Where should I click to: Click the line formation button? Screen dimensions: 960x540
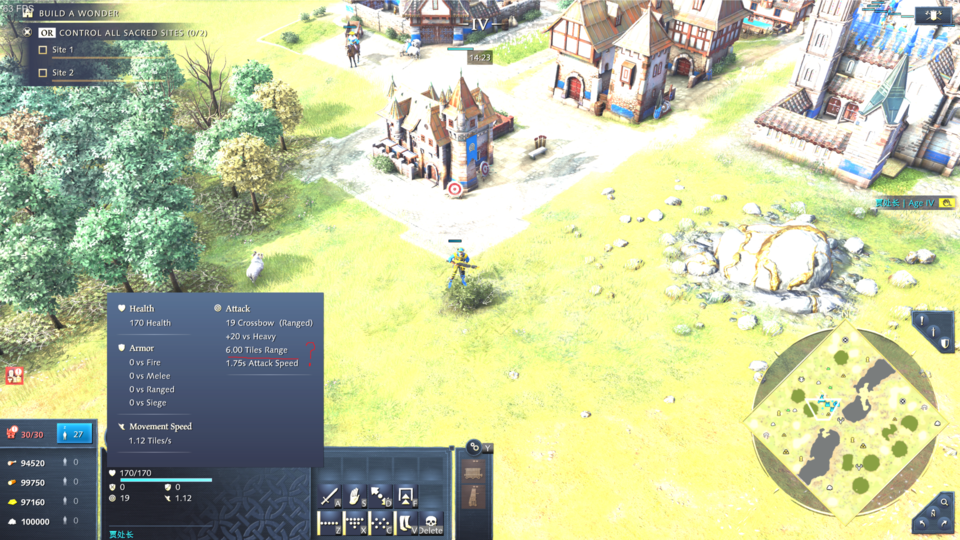[330, 522]
